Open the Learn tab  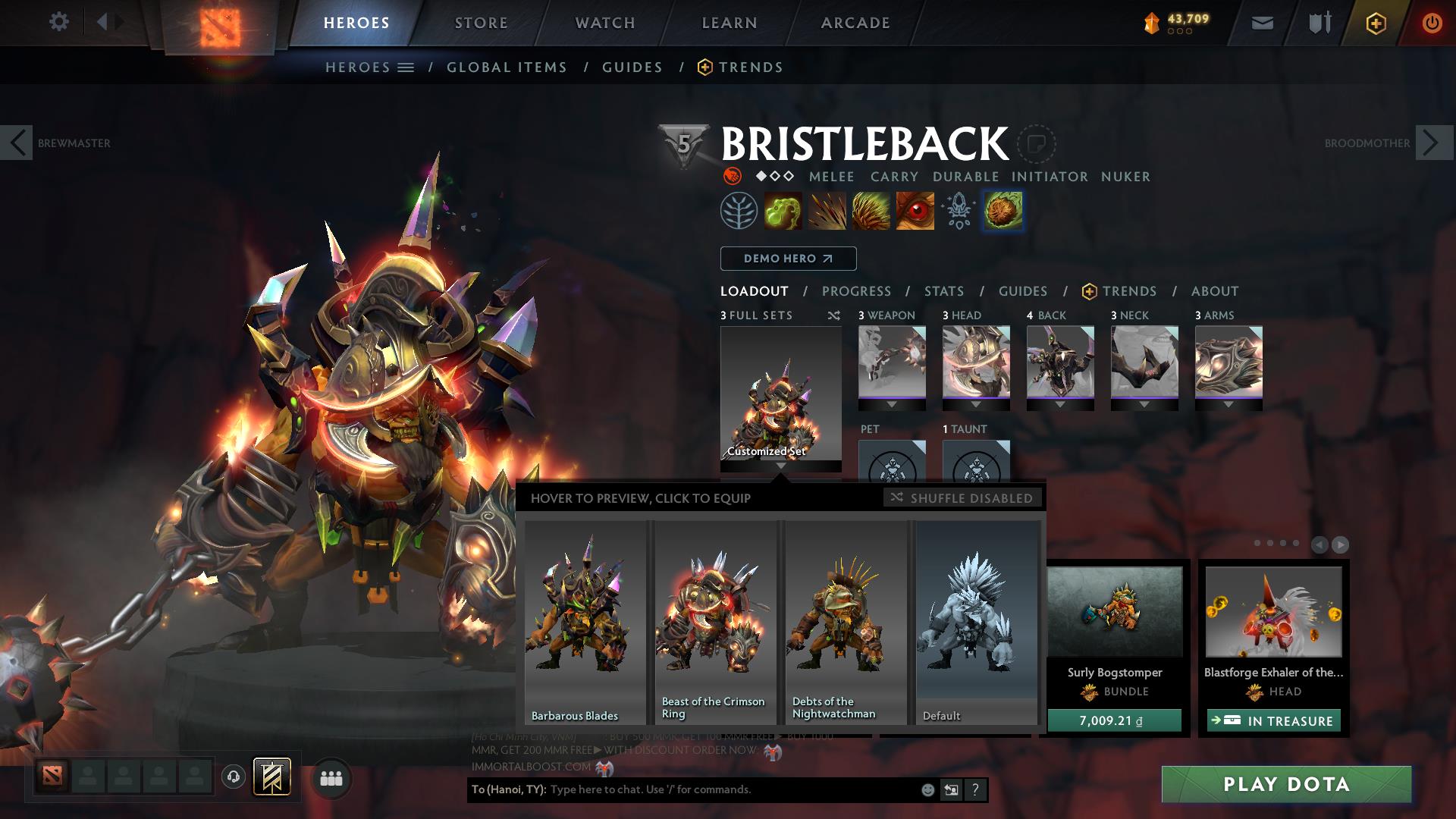[x=730, y=23]
